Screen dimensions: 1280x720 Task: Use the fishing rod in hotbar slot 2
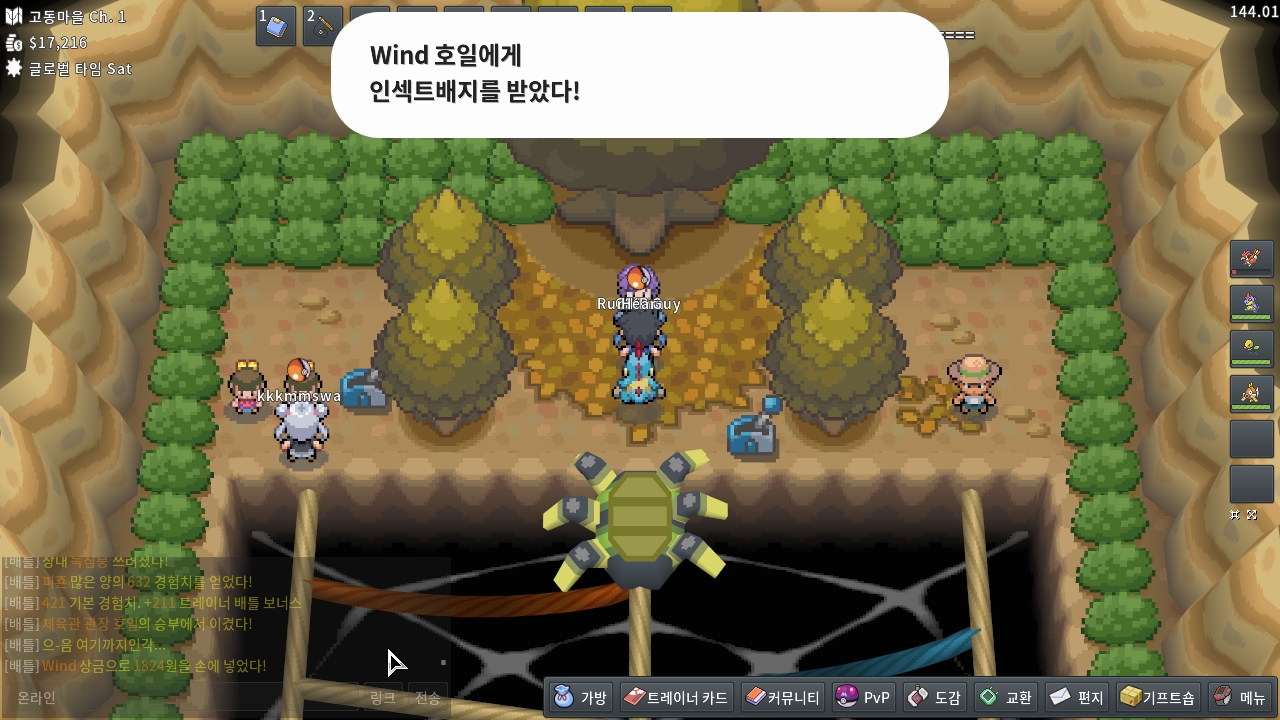point(323,26)
